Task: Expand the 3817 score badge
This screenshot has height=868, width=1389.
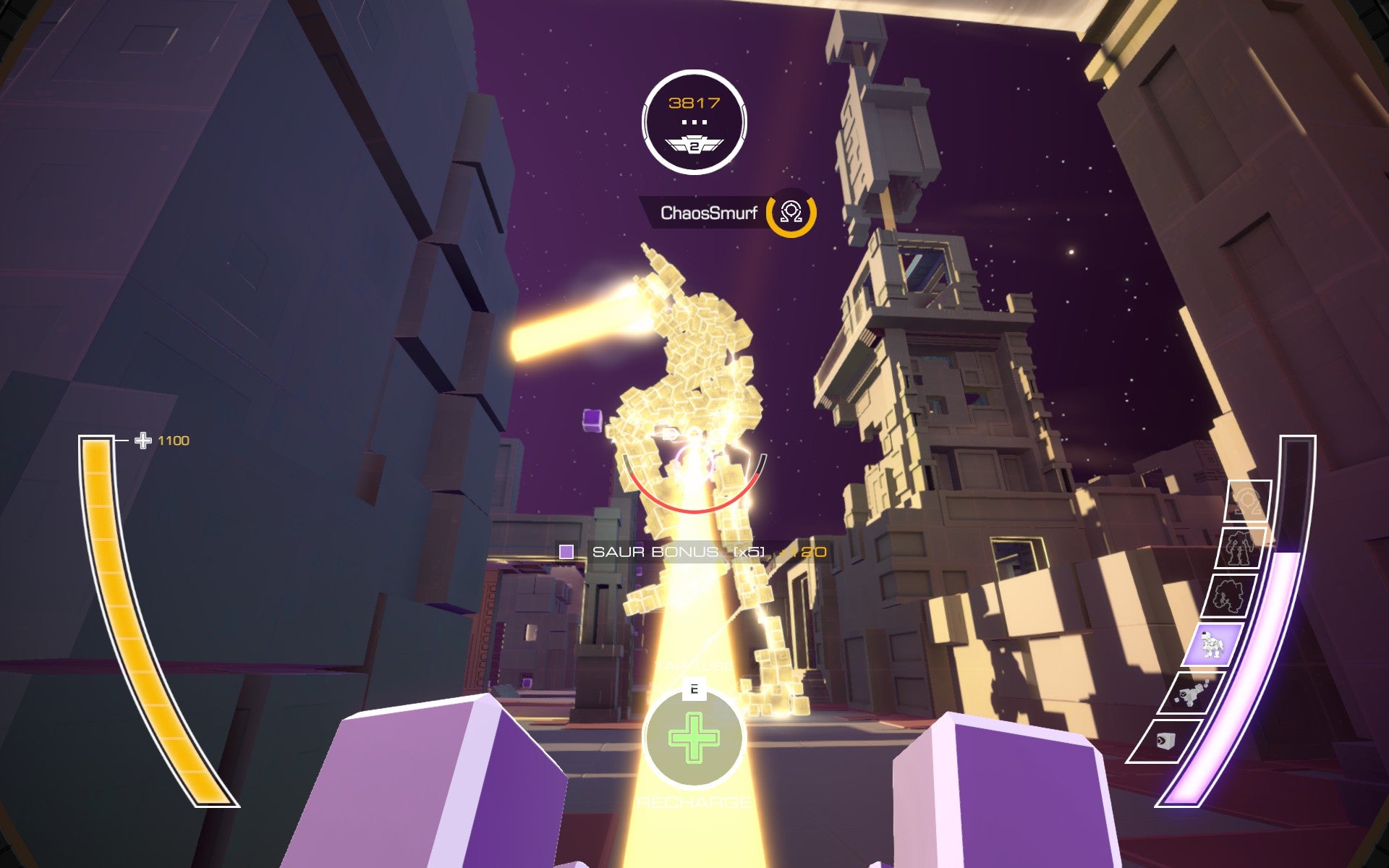Action: click(x=694, y=103)
